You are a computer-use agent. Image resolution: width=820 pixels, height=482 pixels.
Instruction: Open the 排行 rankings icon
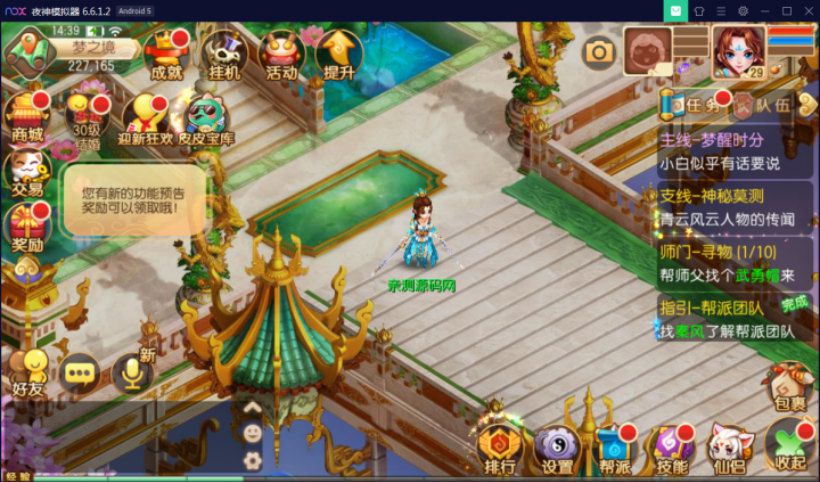500,447
